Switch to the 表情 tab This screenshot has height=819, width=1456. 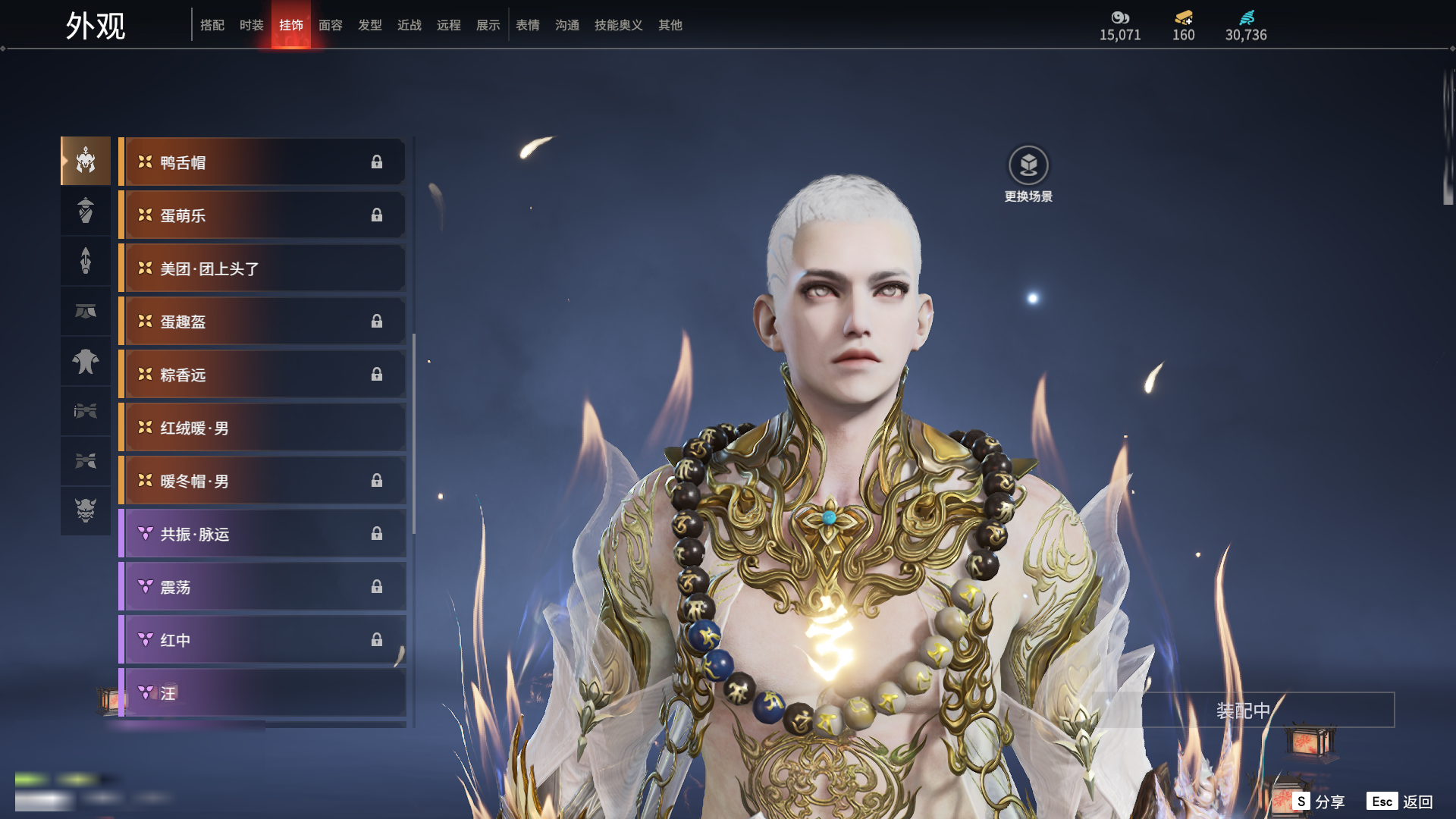point(527,25)
